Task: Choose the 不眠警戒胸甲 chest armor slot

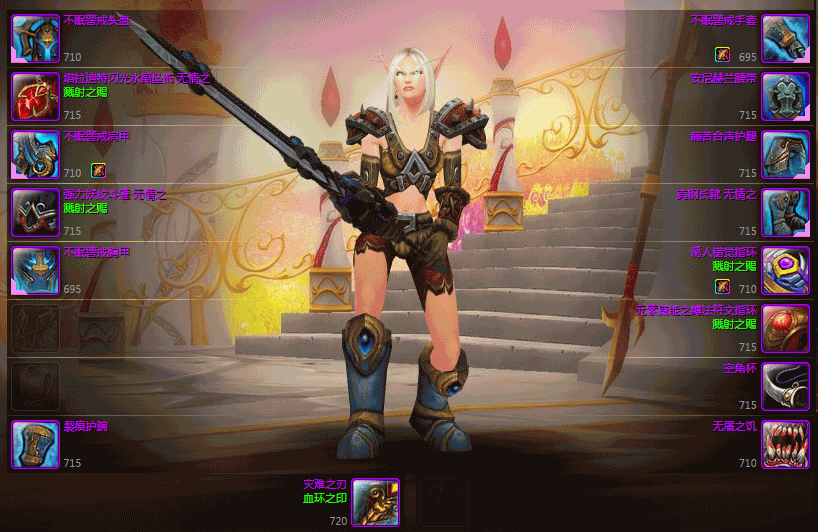Action: pos(35,270)
